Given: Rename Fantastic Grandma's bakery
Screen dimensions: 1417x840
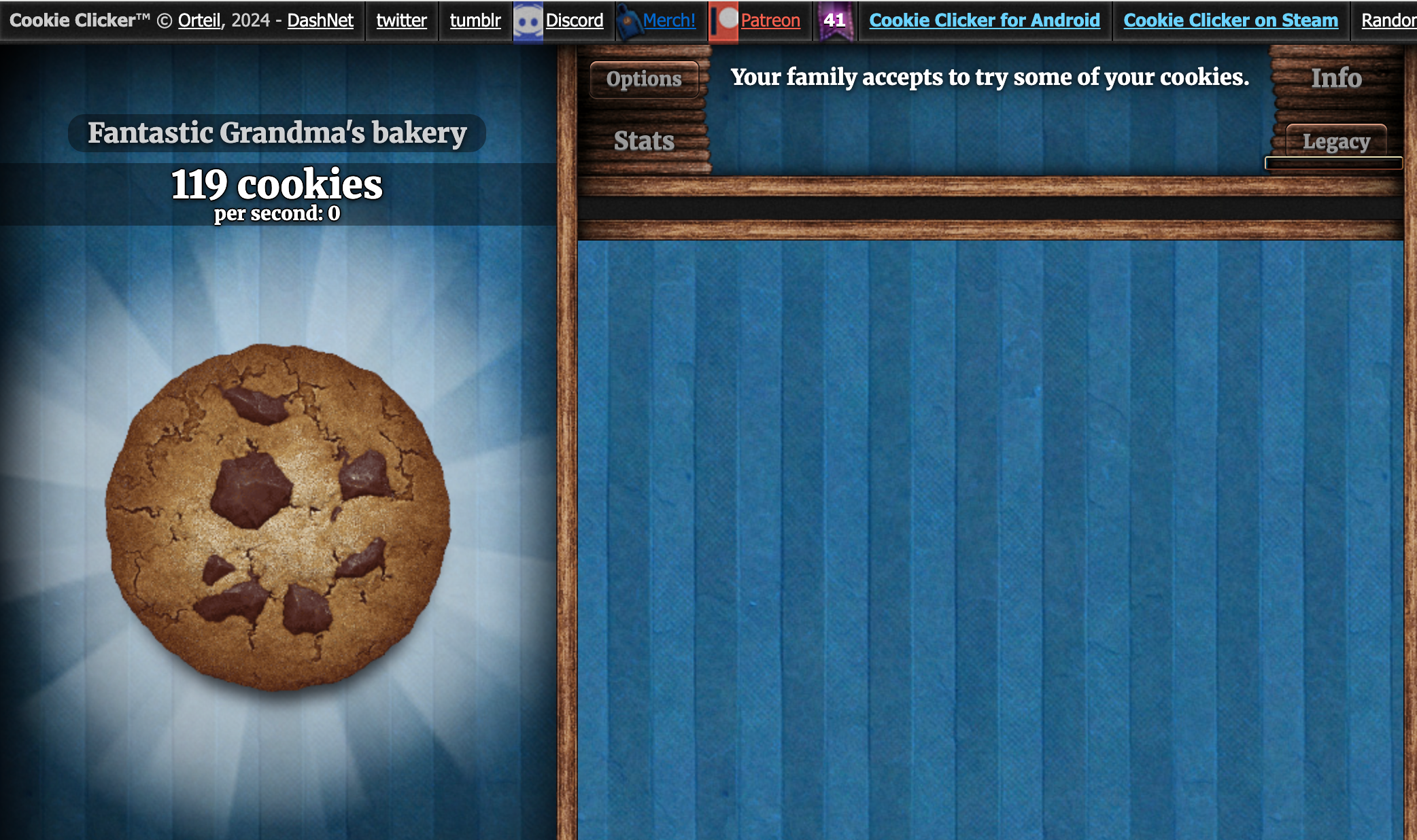Looking at the screenshot, I should [x=277, y=133].
